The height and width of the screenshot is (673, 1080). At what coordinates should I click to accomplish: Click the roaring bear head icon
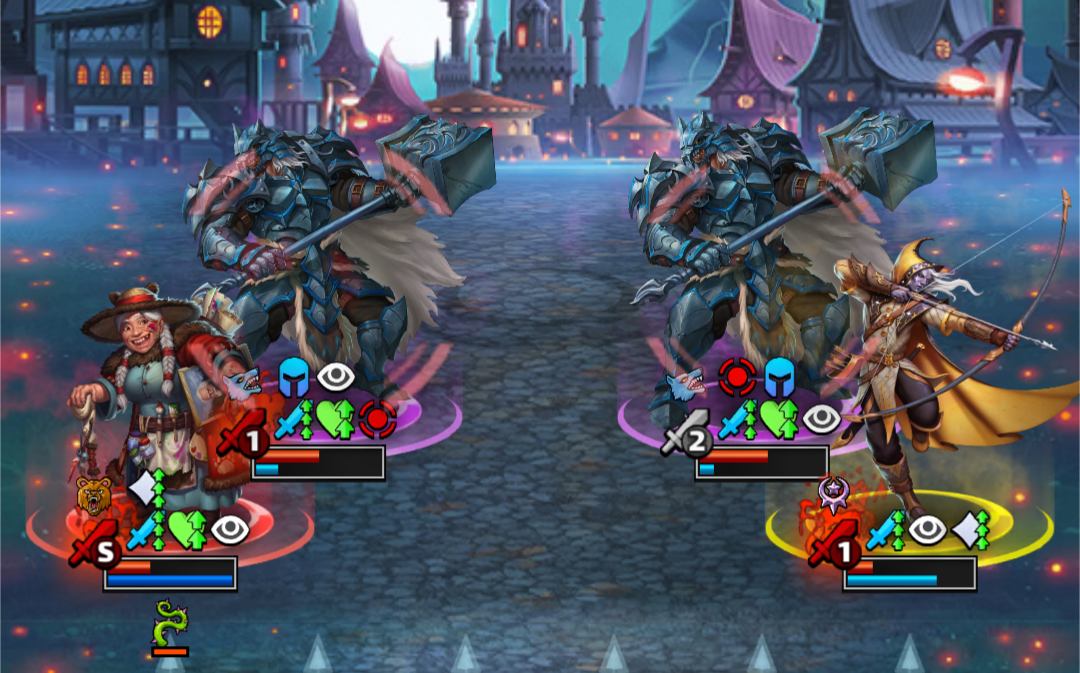[93, 495]
